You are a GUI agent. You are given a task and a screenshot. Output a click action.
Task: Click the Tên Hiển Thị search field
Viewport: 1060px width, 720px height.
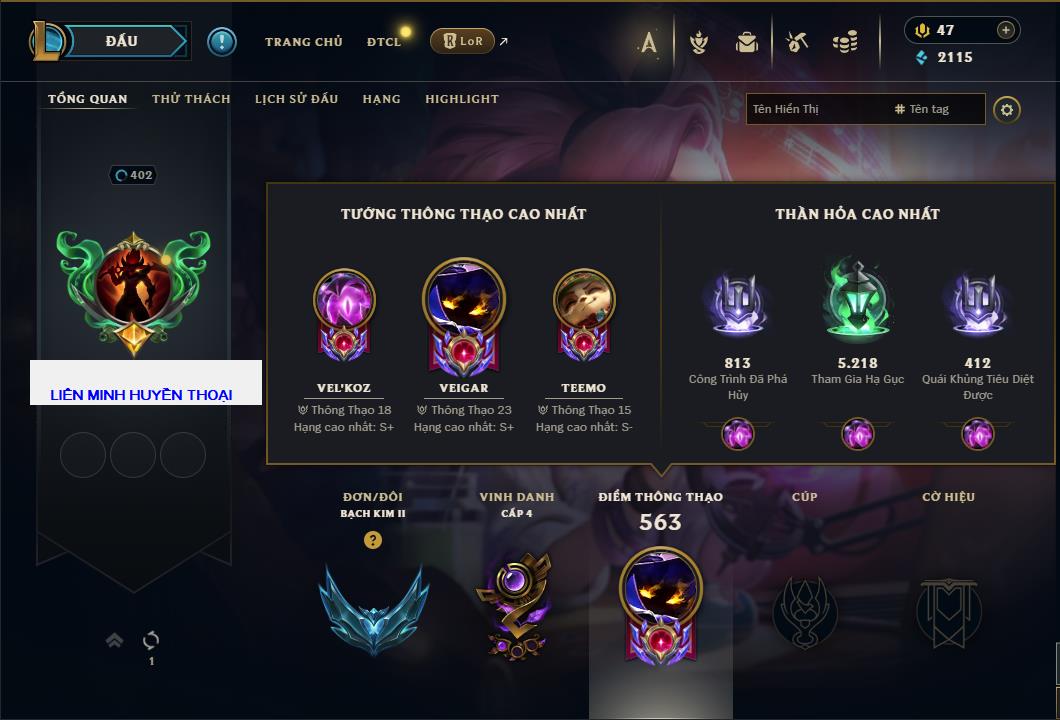point(815,109)
